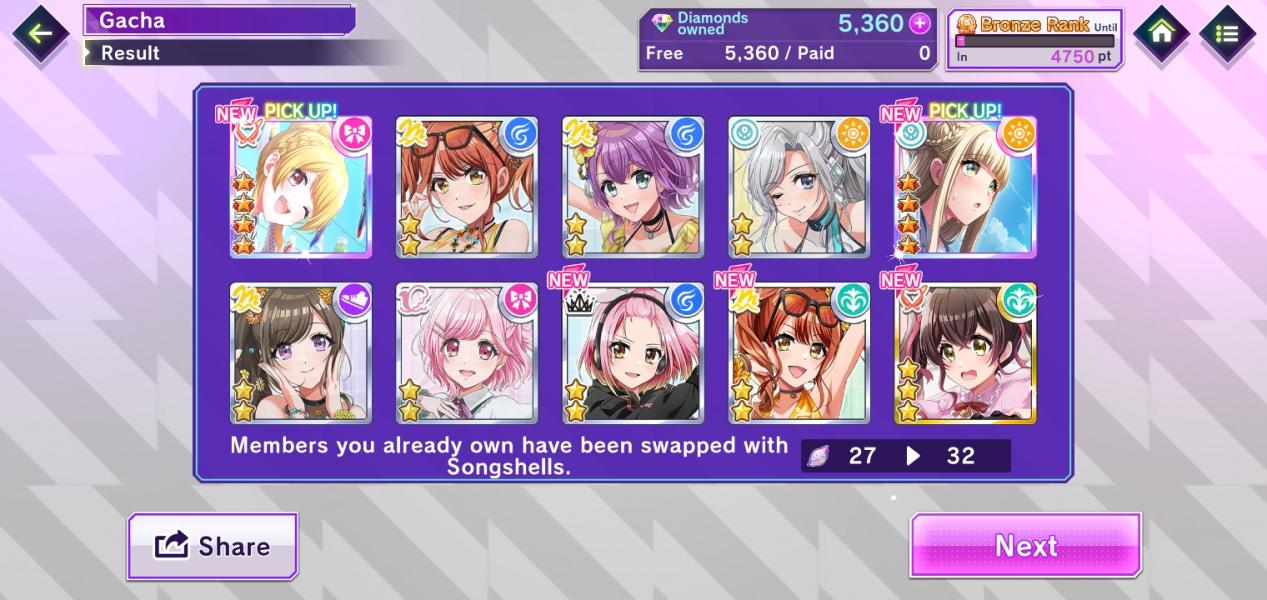Share the gacha result
This screenshot has height=600, width=1267.
pyautogui.click(x=212, y=546)
